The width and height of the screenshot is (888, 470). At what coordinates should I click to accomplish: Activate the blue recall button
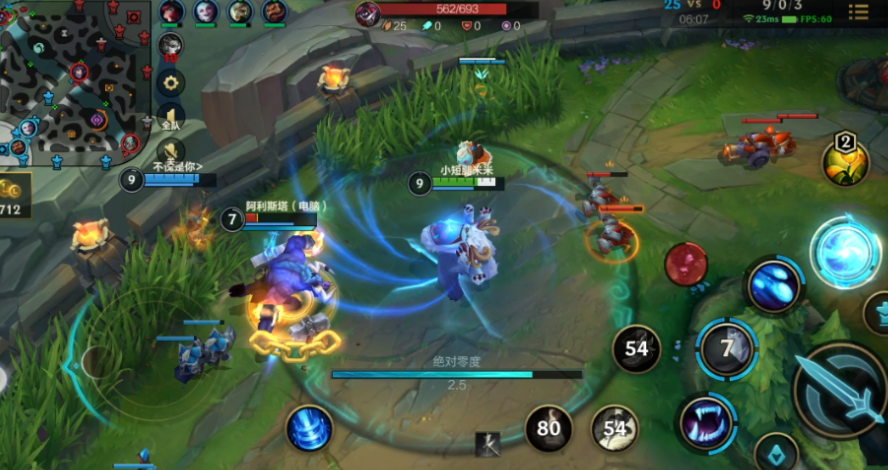309,428
